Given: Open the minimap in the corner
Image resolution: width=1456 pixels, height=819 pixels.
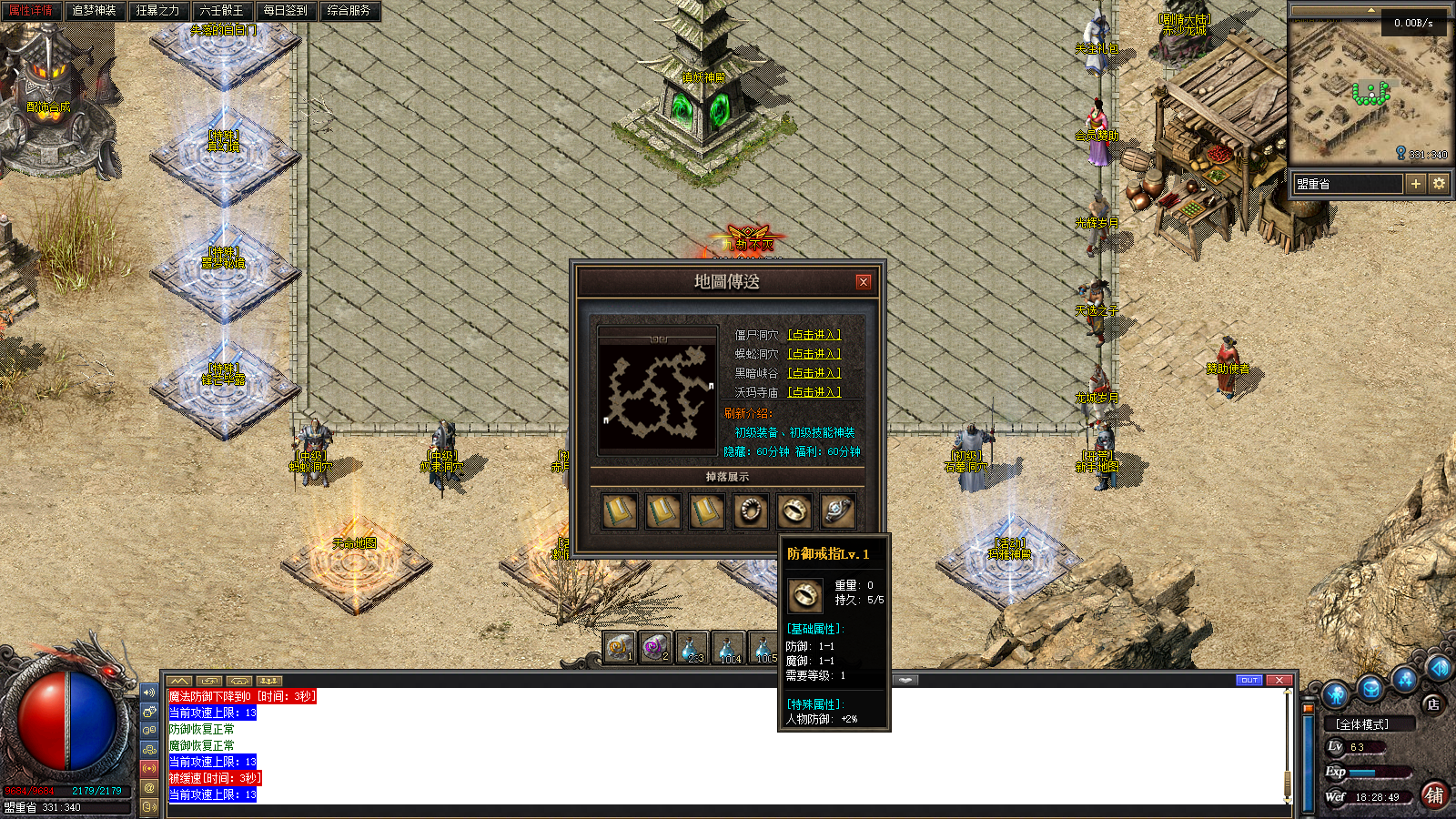Looking at the screenshot, I should [1368, 89].
